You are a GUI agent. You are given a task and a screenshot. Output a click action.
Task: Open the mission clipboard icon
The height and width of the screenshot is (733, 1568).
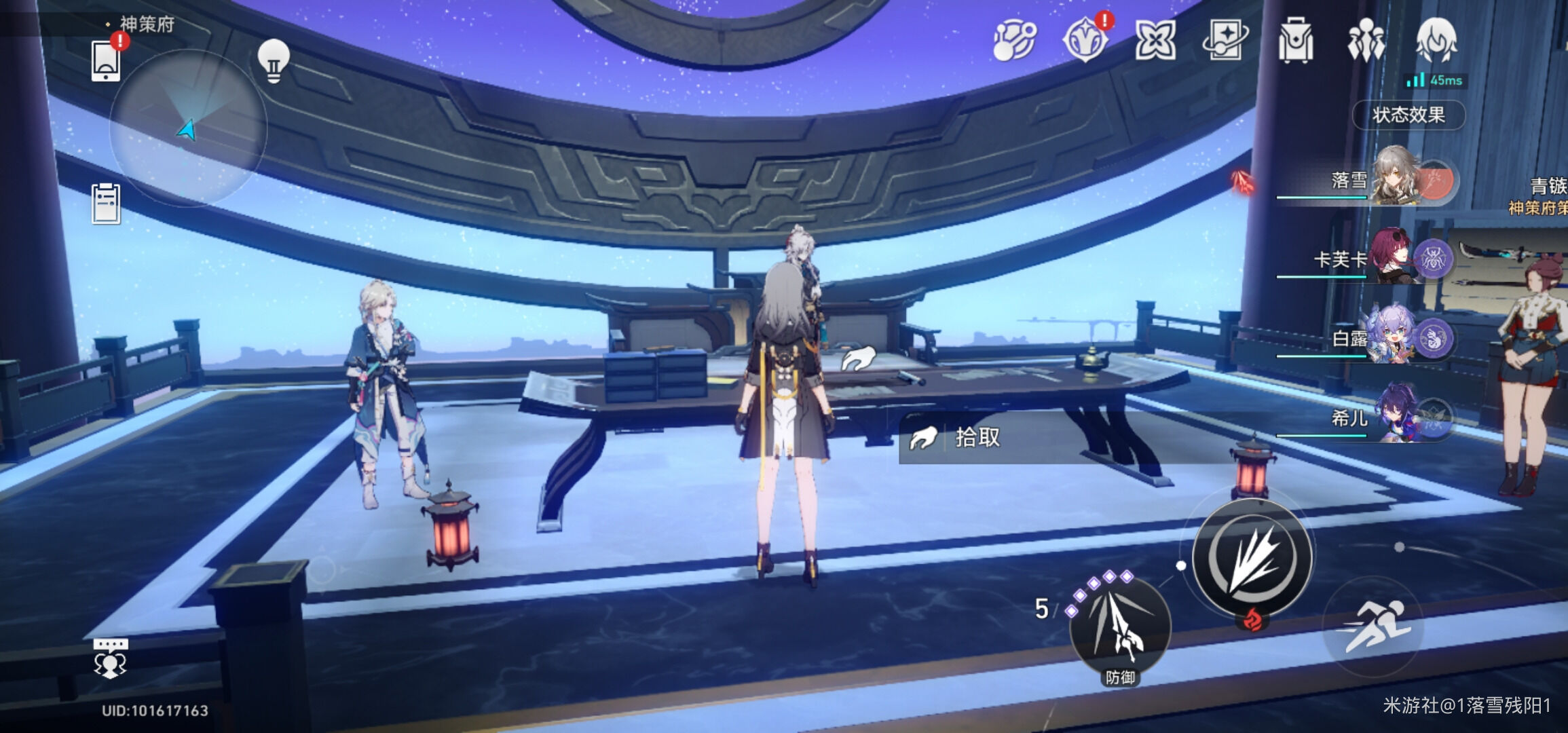click(107, 203)
